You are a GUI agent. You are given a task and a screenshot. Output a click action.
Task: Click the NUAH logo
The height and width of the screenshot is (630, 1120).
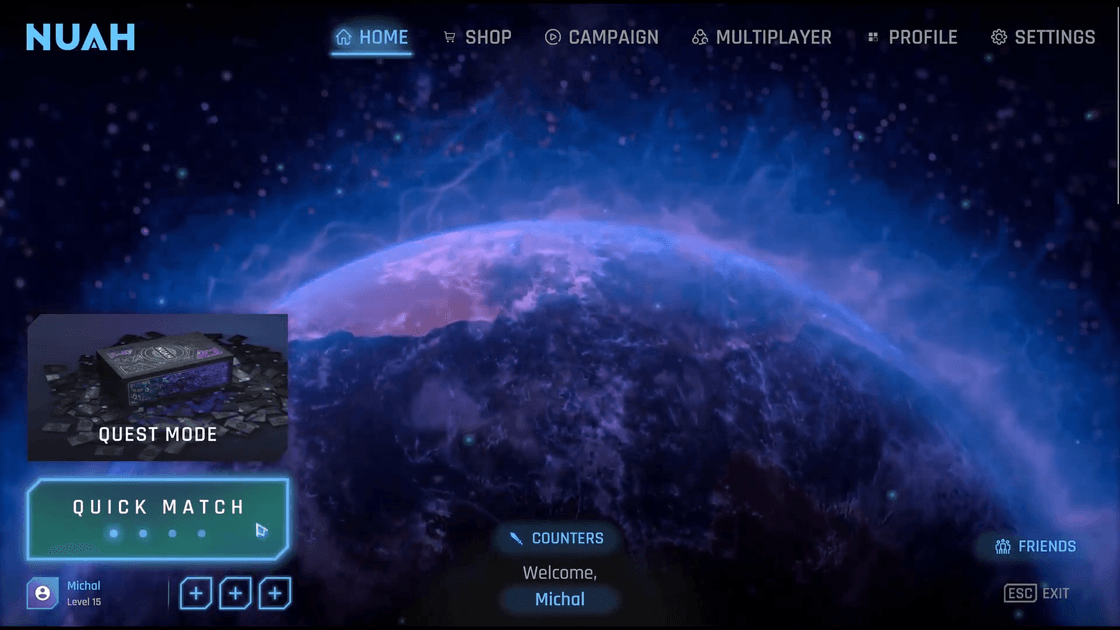tap(80, 38)
